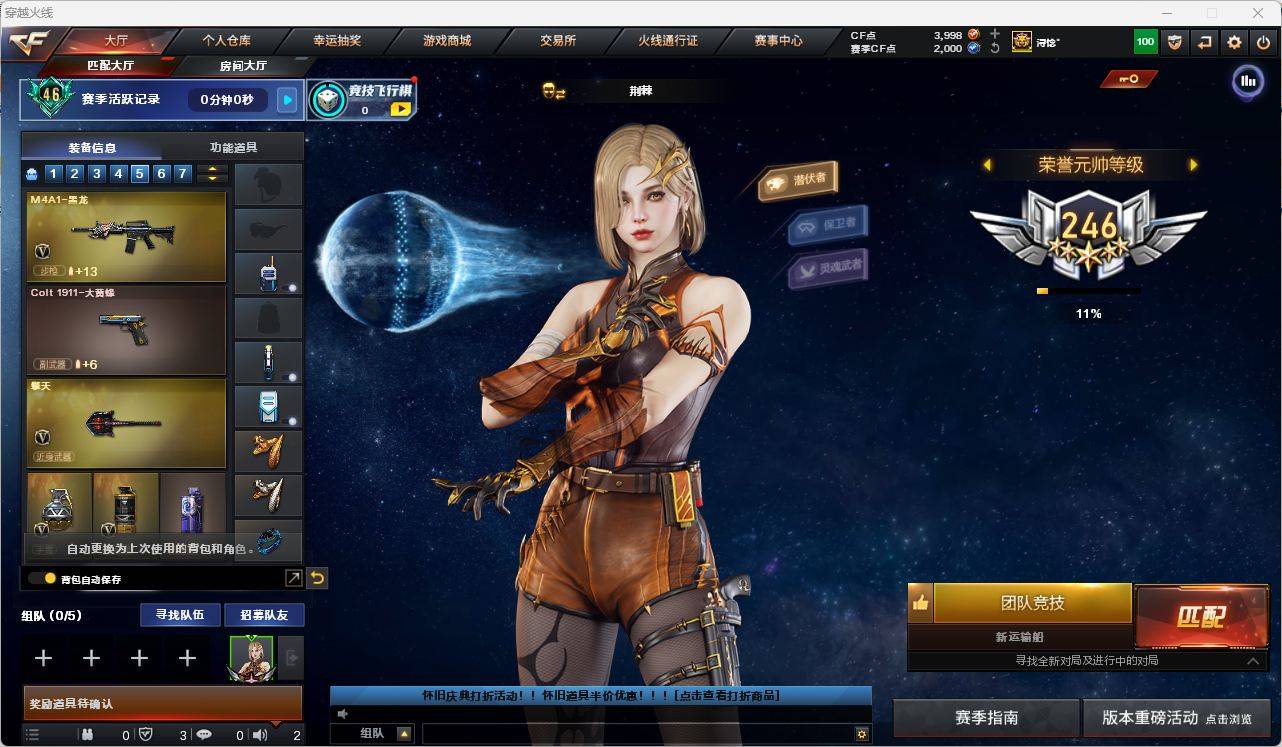Choose the 团队竞技 game mode button
Viewport: 1282px width, 747px height.
(1032, 603)
